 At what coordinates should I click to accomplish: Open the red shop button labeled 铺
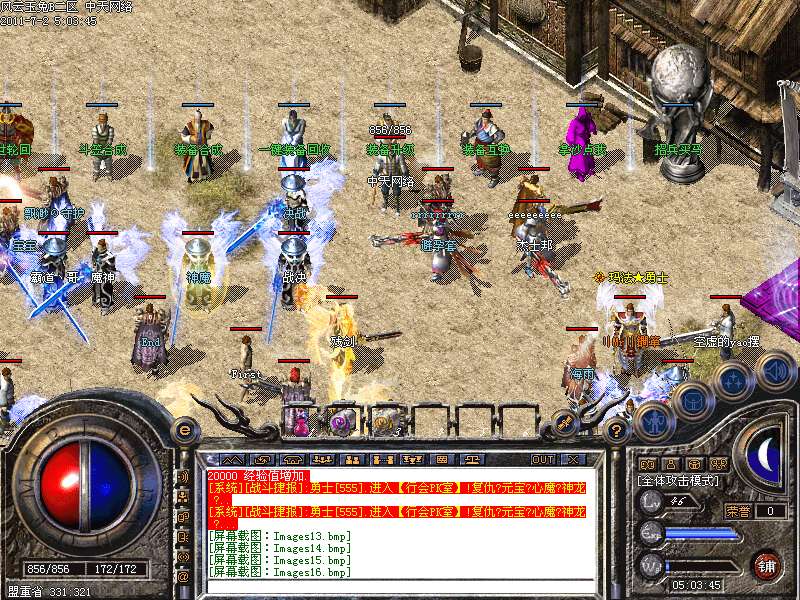[766, 564]
